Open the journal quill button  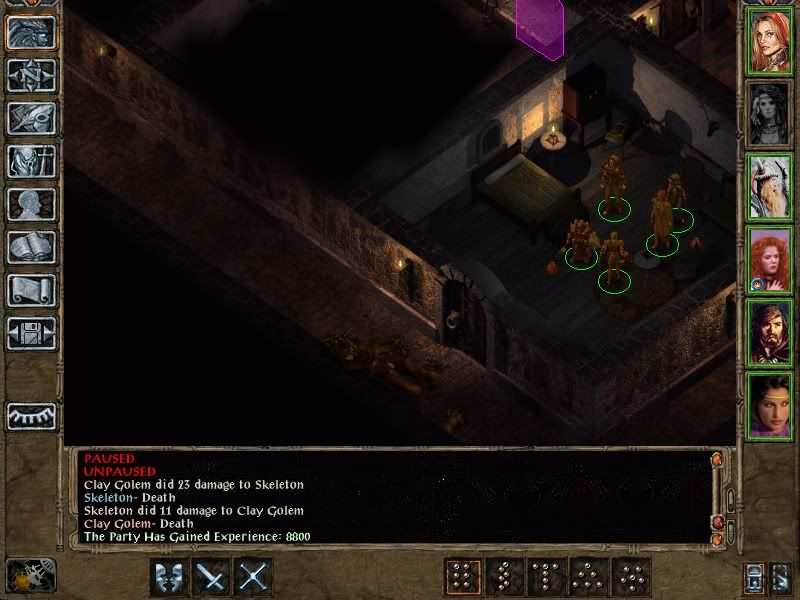[x=32, y=118]
